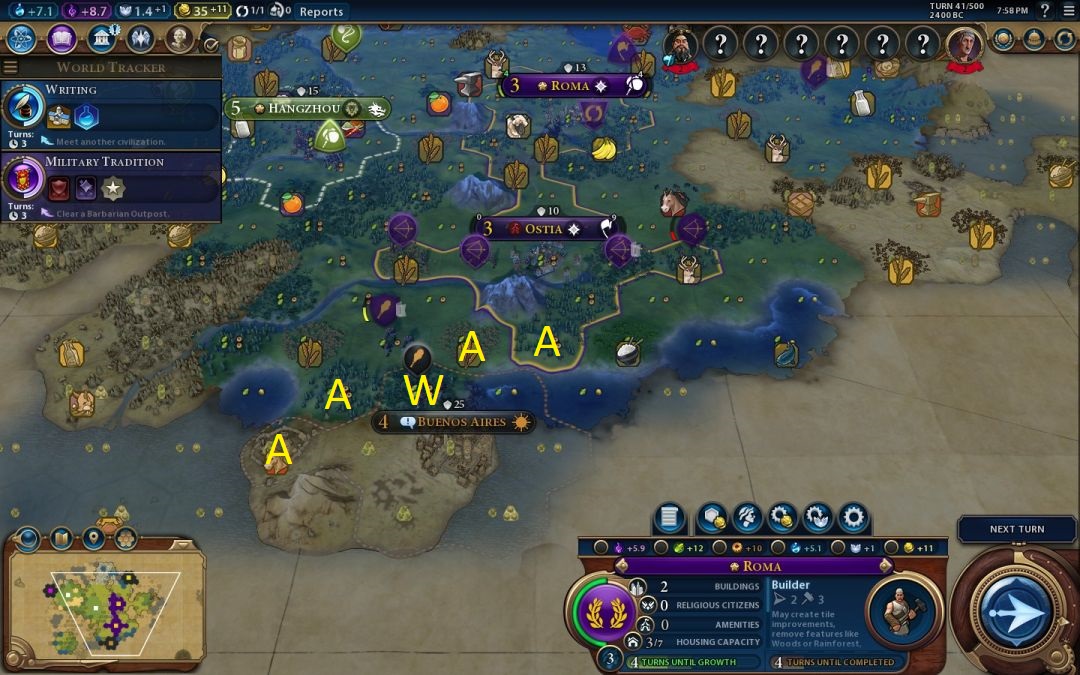Click the Ostia city banner
The width and height of the screenshot is (1080, 675).
(545, 228)
